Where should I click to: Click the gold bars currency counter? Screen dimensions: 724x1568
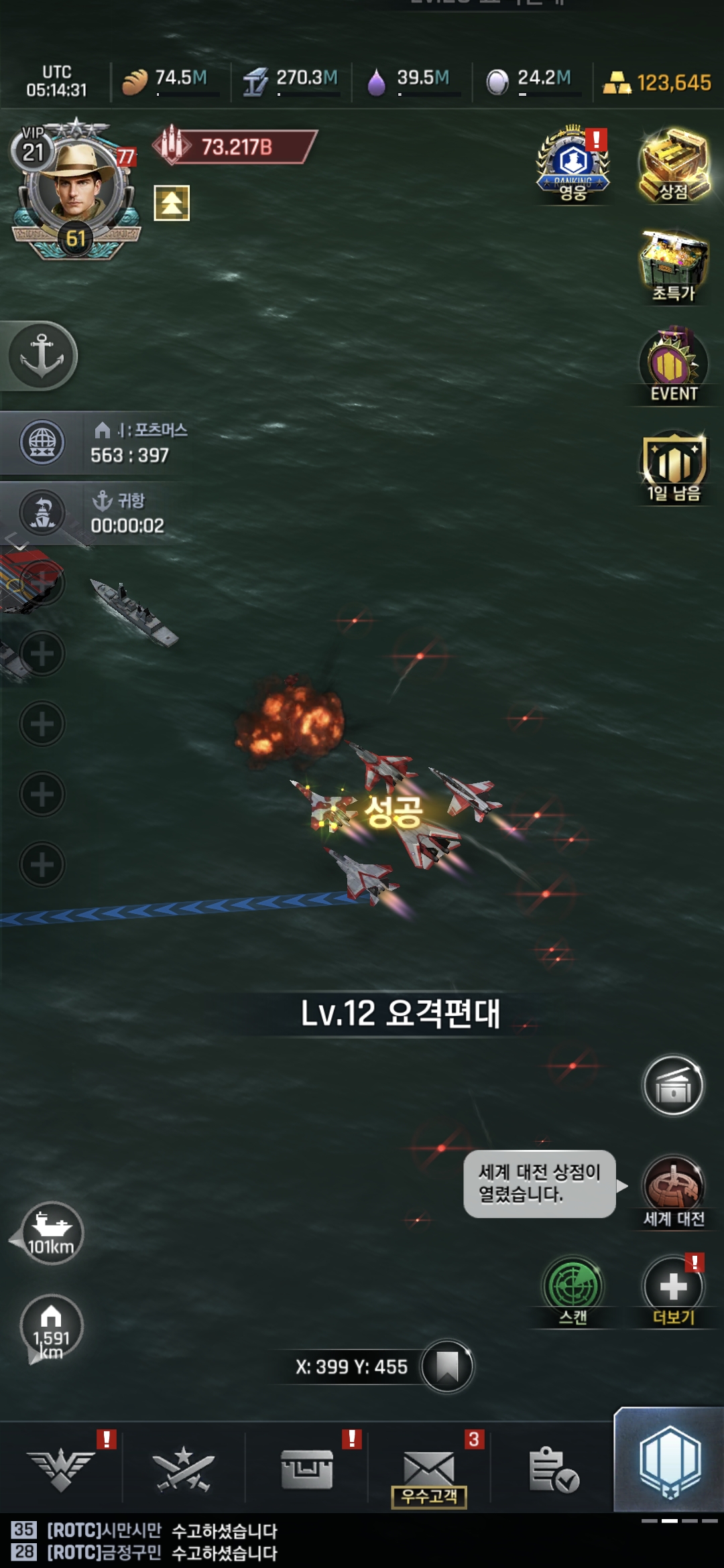[x=657, y=82]
